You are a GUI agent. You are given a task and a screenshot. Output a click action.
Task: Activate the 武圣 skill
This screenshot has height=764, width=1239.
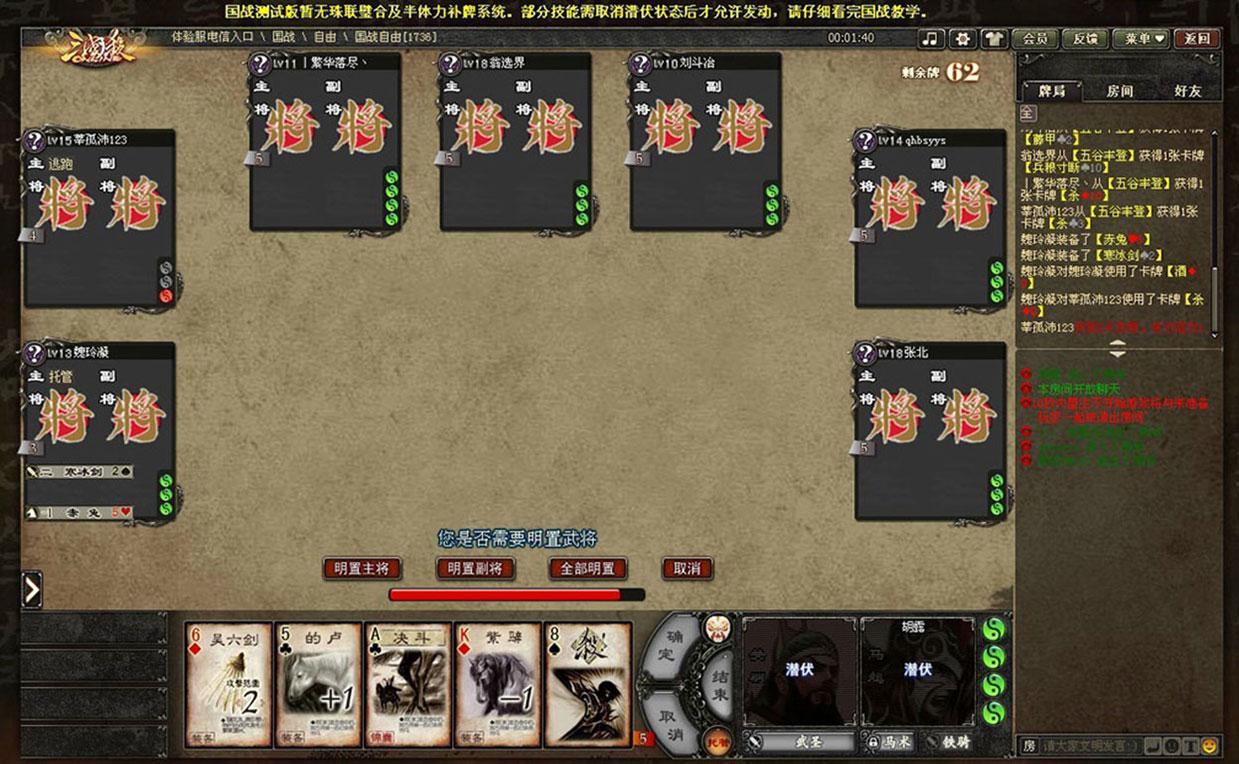(800, 742)
